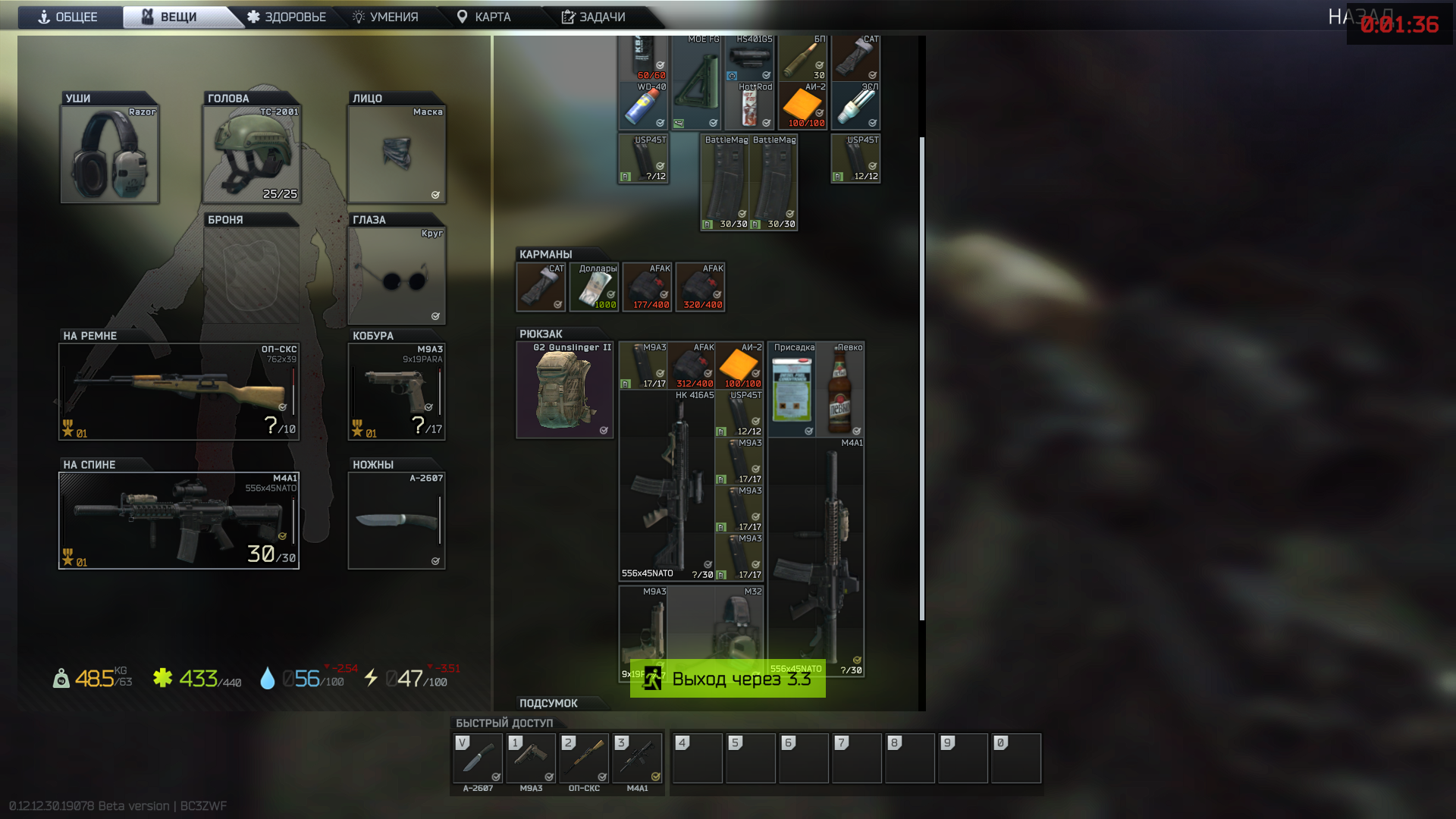Select the G2 Gunslinger II backpack
This screenshot has width=1456, height=819.
pos(565,390)
